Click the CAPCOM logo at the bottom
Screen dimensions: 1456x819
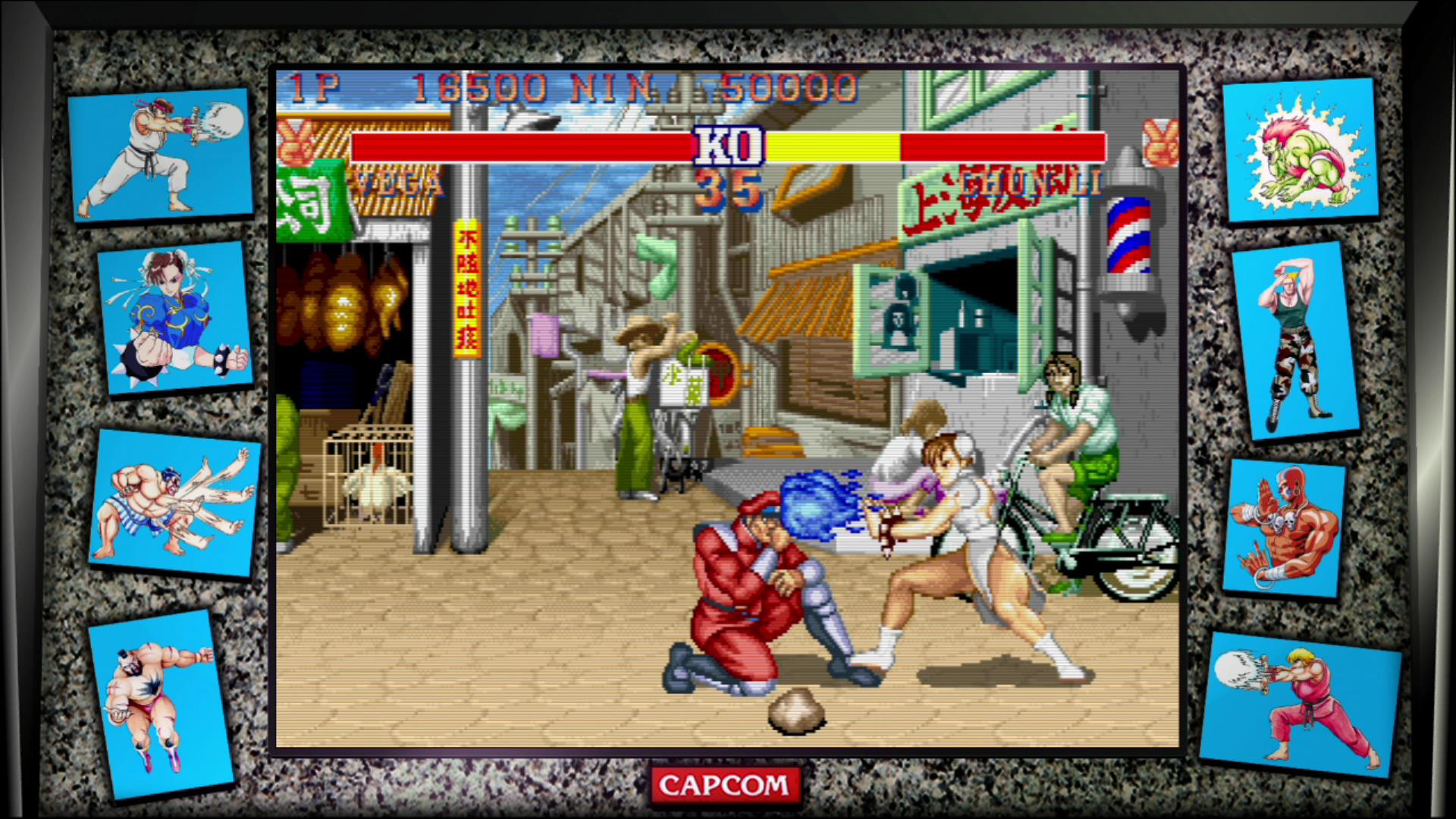726,784
